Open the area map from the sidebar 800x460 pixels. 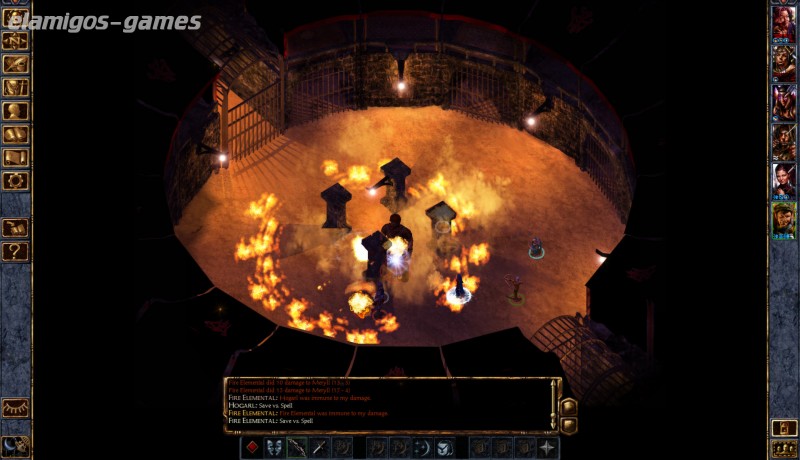click(x=15, y=41)
